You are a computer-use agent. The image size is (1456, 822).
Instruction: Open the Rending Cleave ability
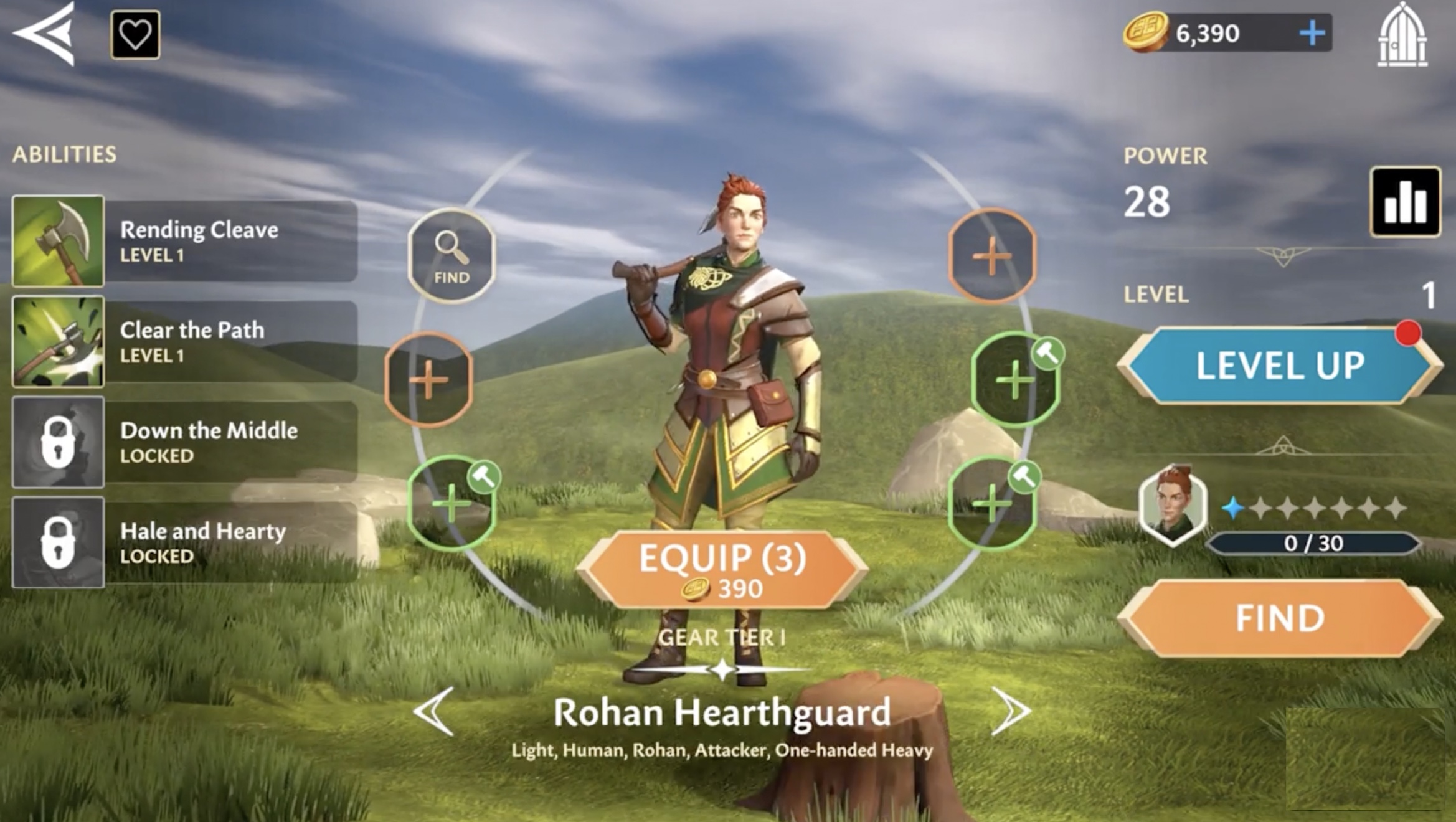184,241
